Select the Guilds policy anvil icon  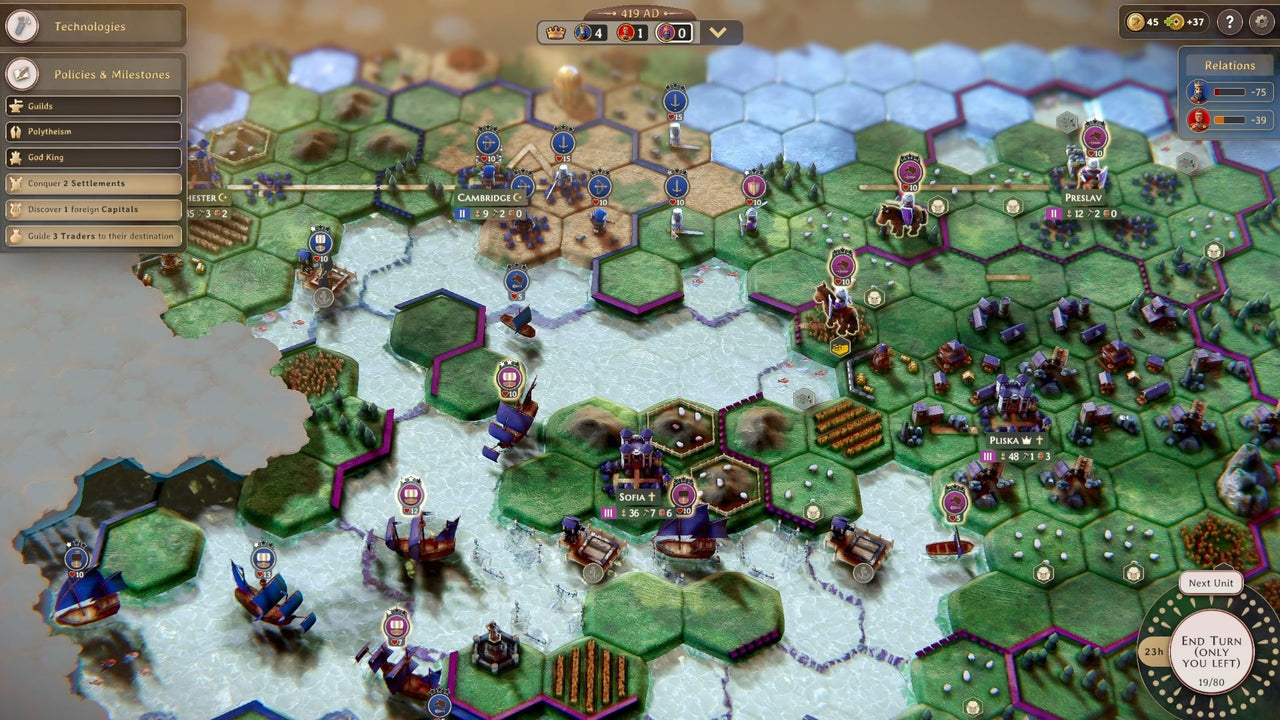tap(14, 106)
